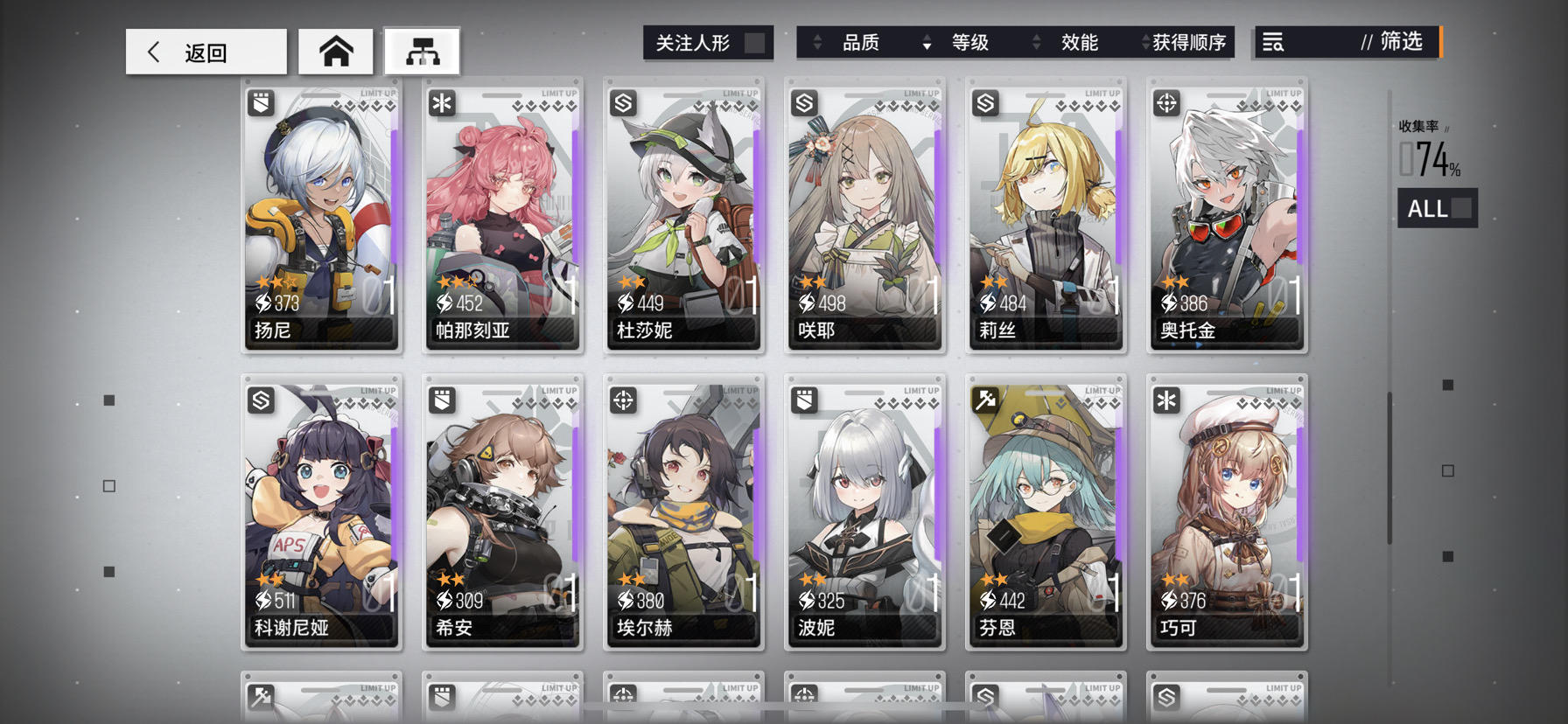The height and width of the screenshot is (724, 1568).
Task: Click the 返回 back button
Action: pos(205,51)
